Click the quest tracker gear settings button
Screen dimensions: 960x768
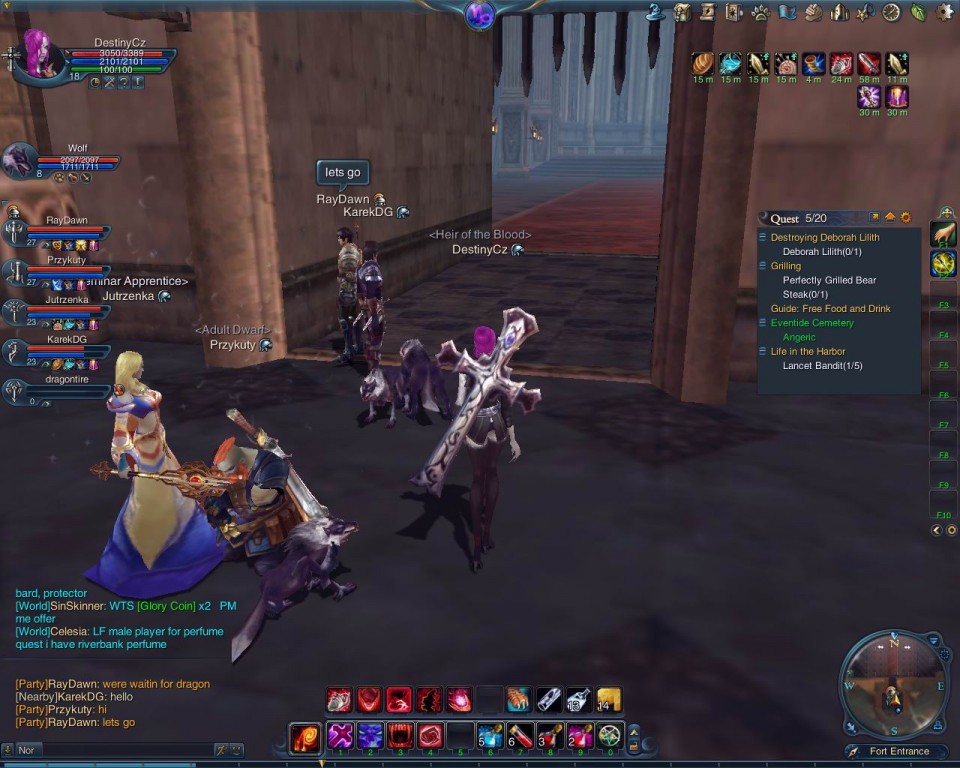pos(906,217)
